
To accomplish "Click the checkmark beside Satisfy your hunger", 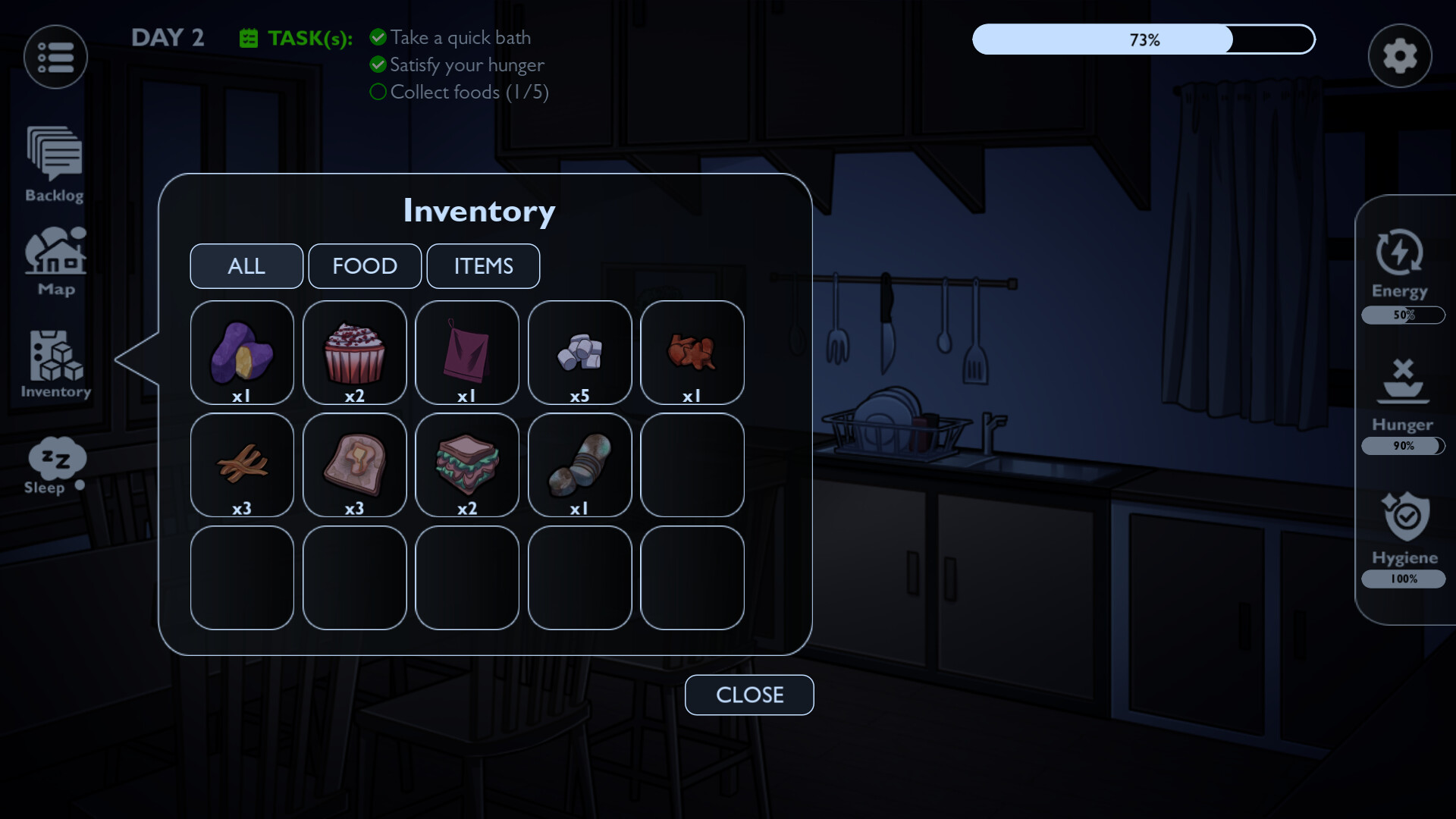I will 378,64.
